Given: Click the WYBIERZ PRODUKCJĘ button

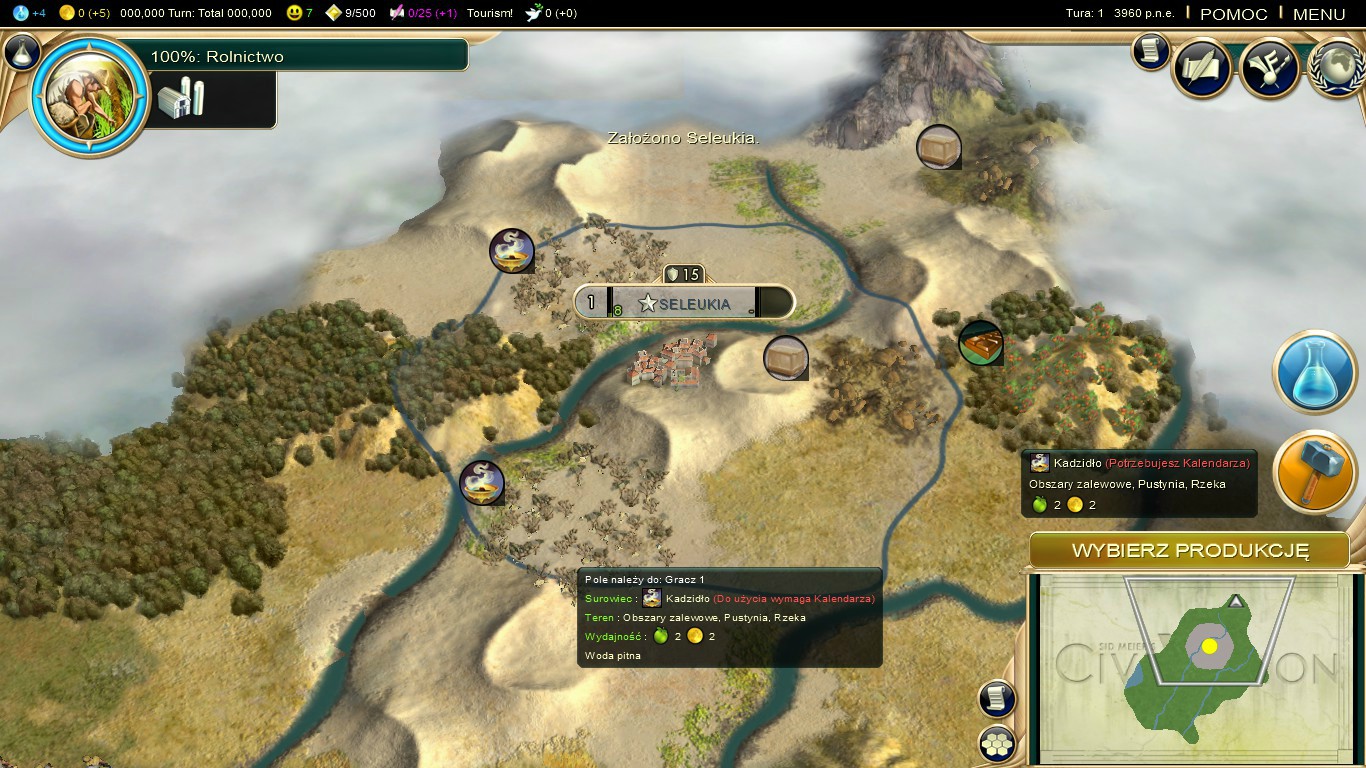Looking at the screenshot, I should pyautogui.click(x=1190, y=551).
